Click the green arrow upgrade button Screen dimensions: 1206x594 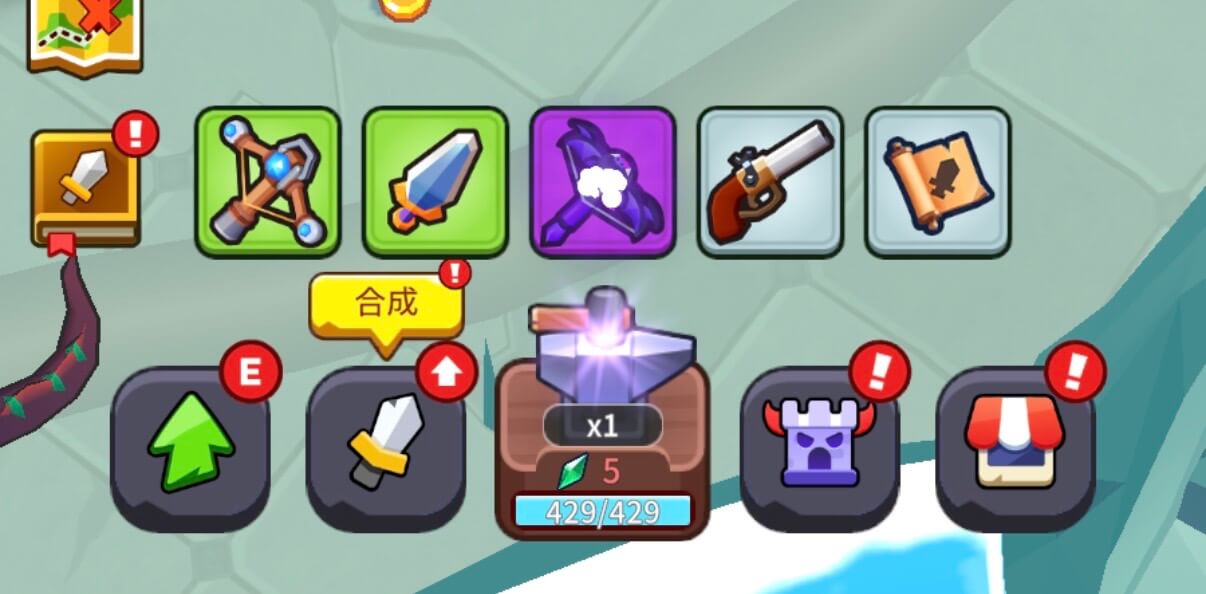190,448
